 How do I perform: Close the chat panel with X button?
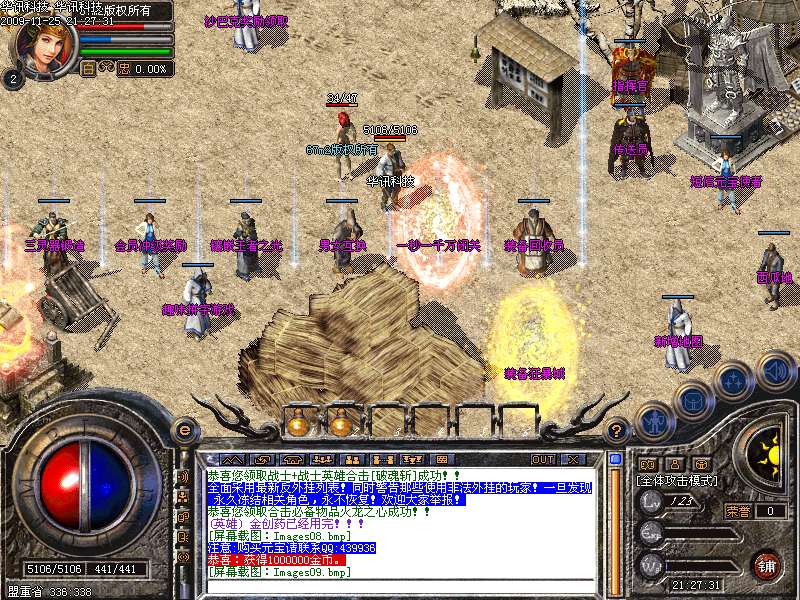(x=573, y=459)
